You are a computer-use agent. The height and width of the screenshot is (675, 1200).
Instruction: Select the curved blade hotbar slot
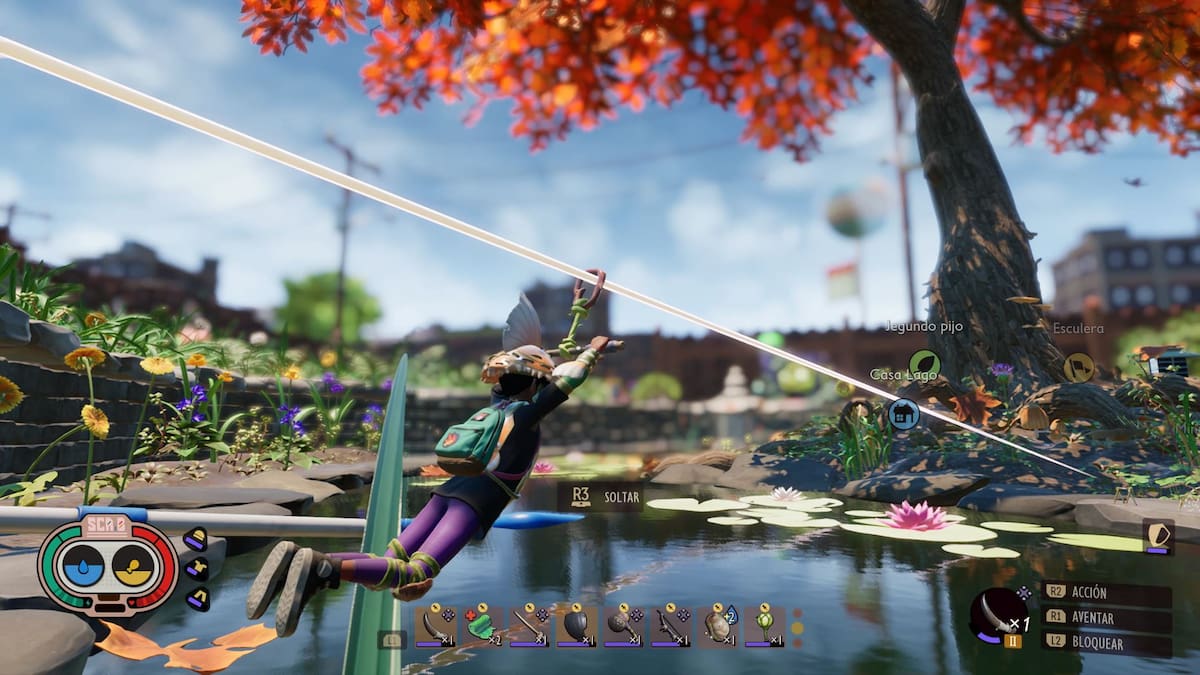pyautogui.click(x=435, y=625)
